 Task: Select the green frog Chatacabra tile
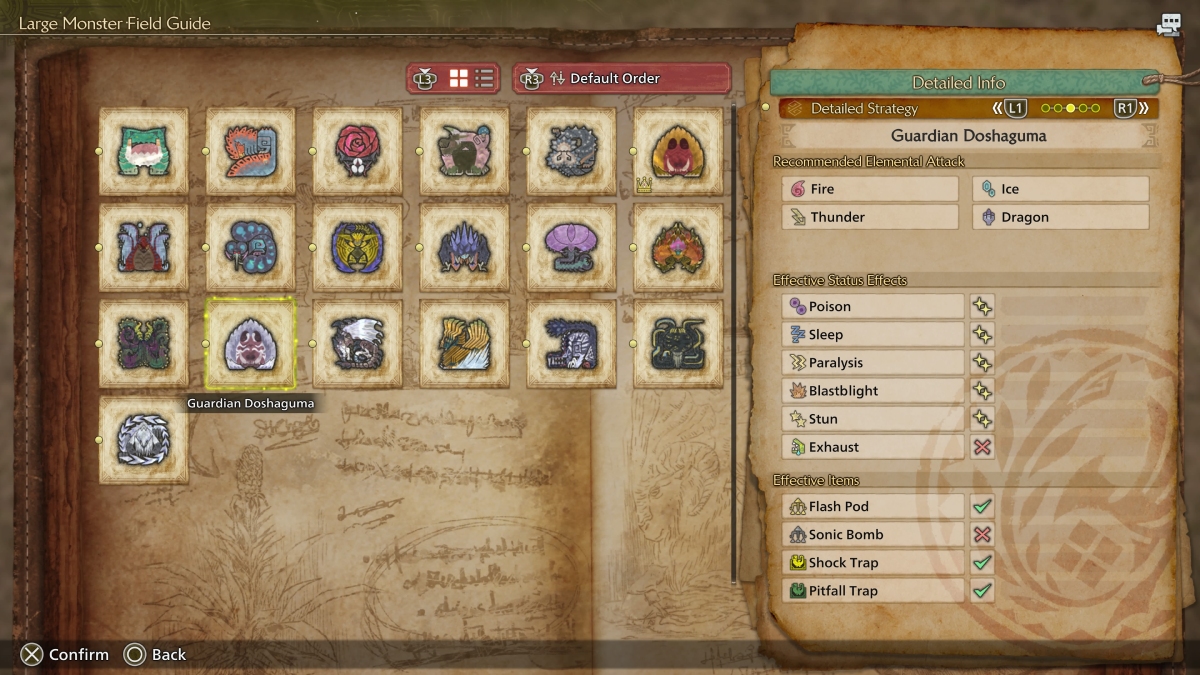pos(143,151)
